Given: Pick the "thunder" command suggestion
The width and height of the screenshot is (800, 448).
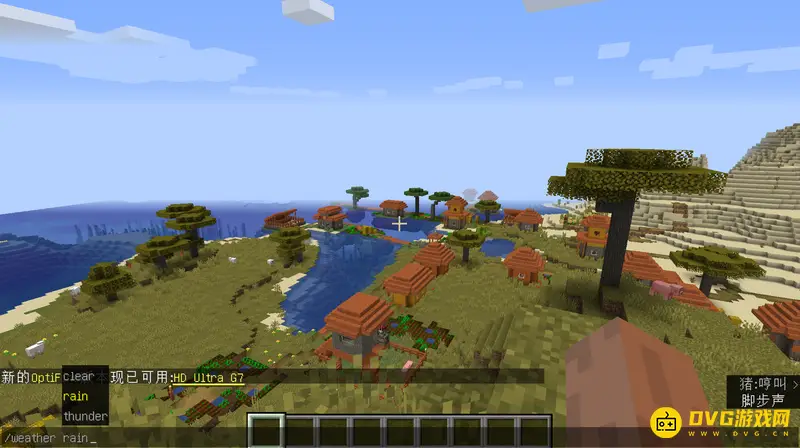Looking at the screenshot, I should pyautogui.click(x=84, y=416).
